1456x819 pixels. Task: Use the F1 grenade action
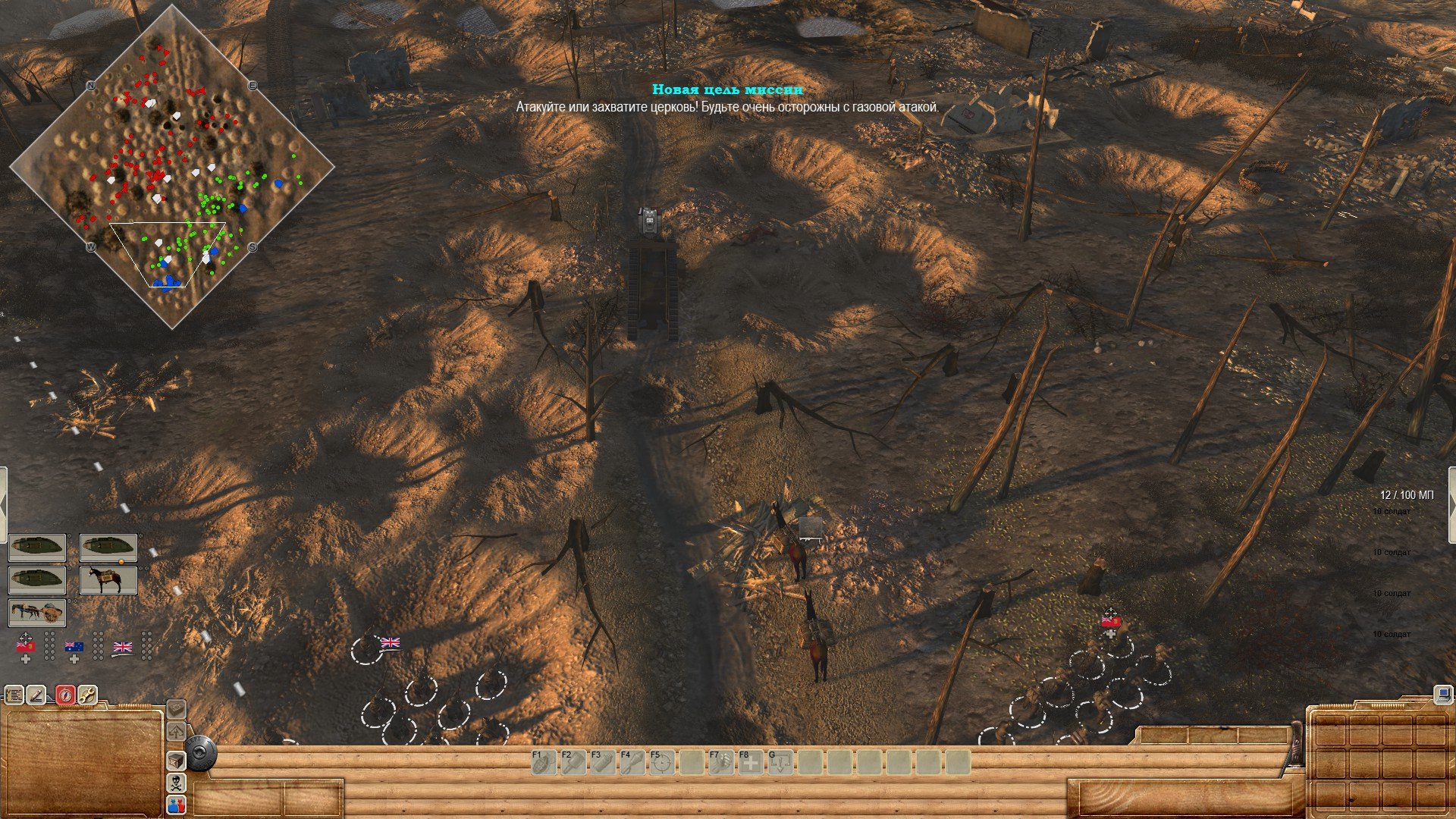(544, 762)
